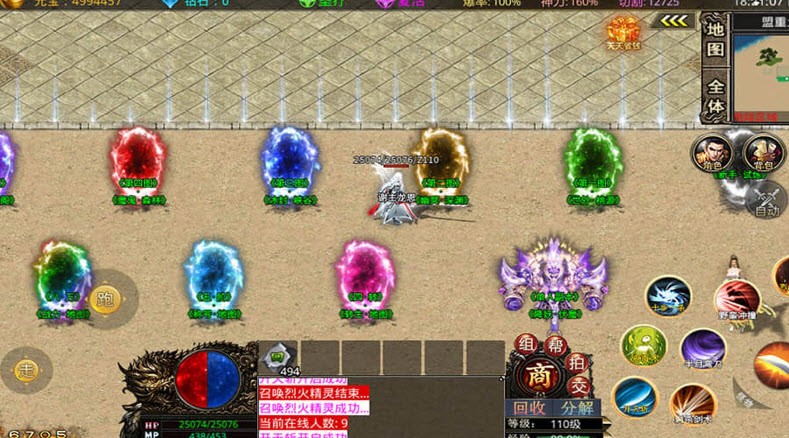Switch to 跑 run mode
This screenshot has width=789, height=438.
pos(105,297)
